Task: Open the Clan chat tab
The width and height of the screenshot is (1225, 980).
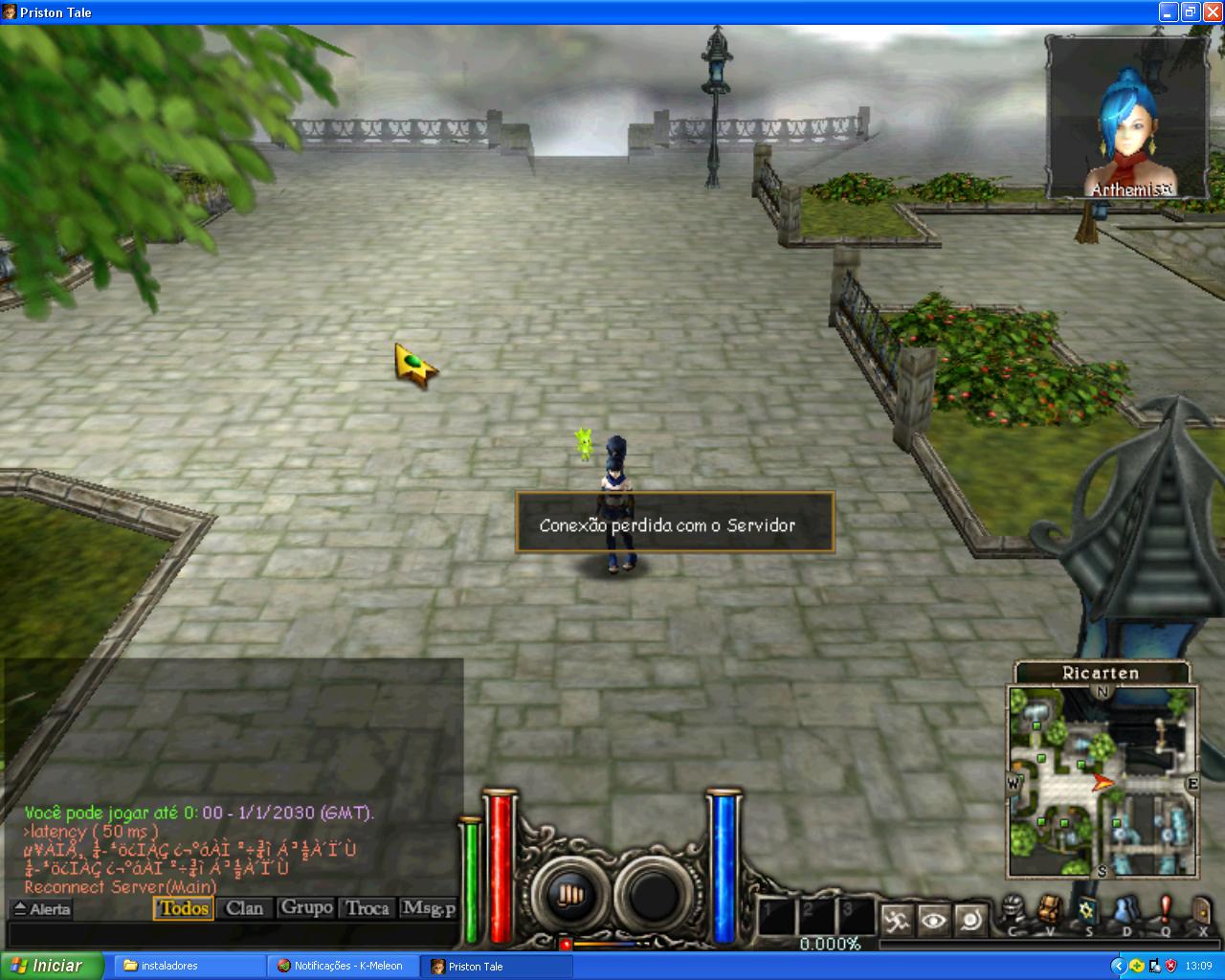Action: (x=244, y=908)
